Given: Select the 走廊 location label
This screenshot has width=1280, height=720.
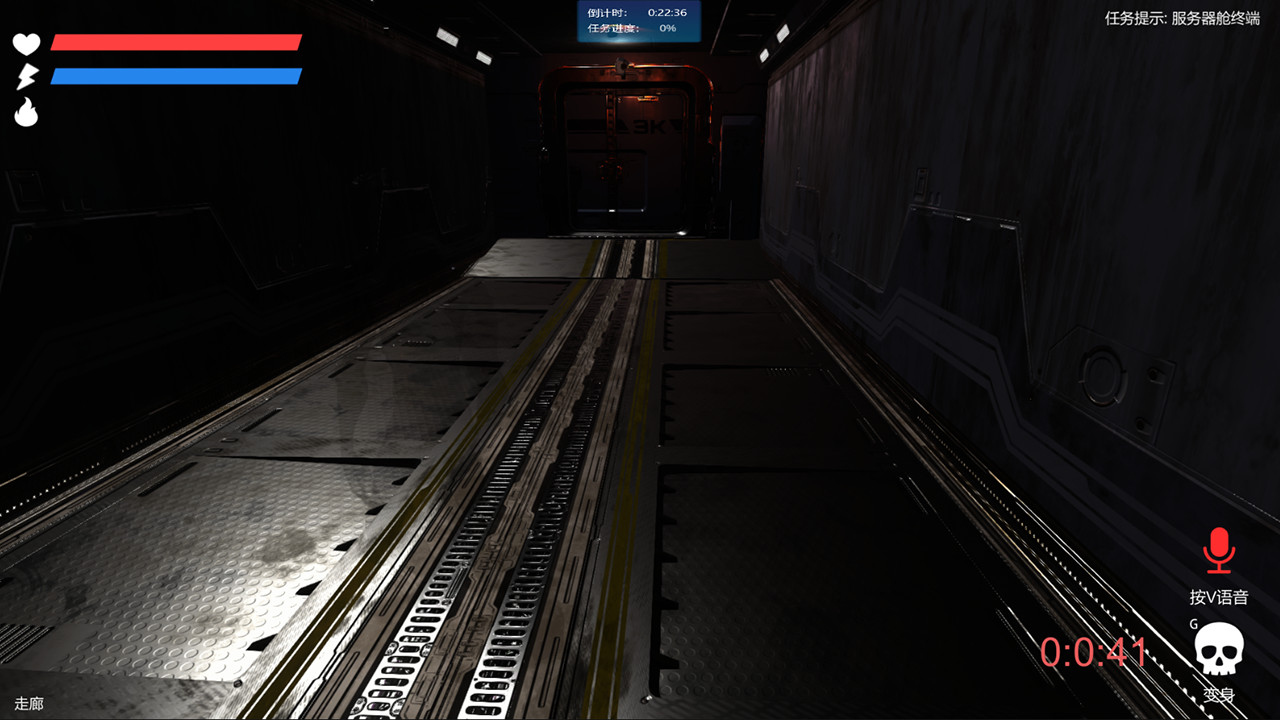Looking at the screenshot, I should pos(27,704).
